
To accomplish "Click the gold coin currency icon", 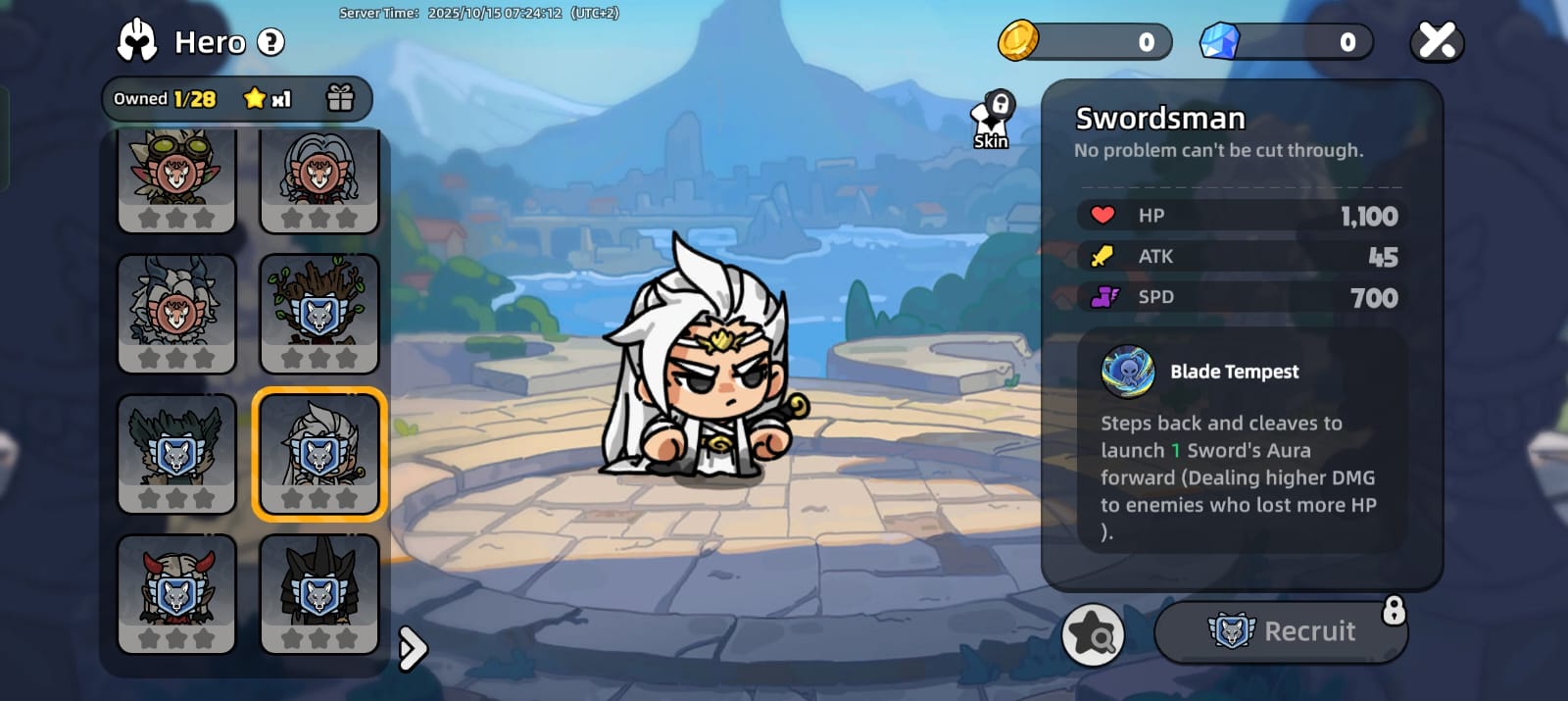I will pos(1018,41).
